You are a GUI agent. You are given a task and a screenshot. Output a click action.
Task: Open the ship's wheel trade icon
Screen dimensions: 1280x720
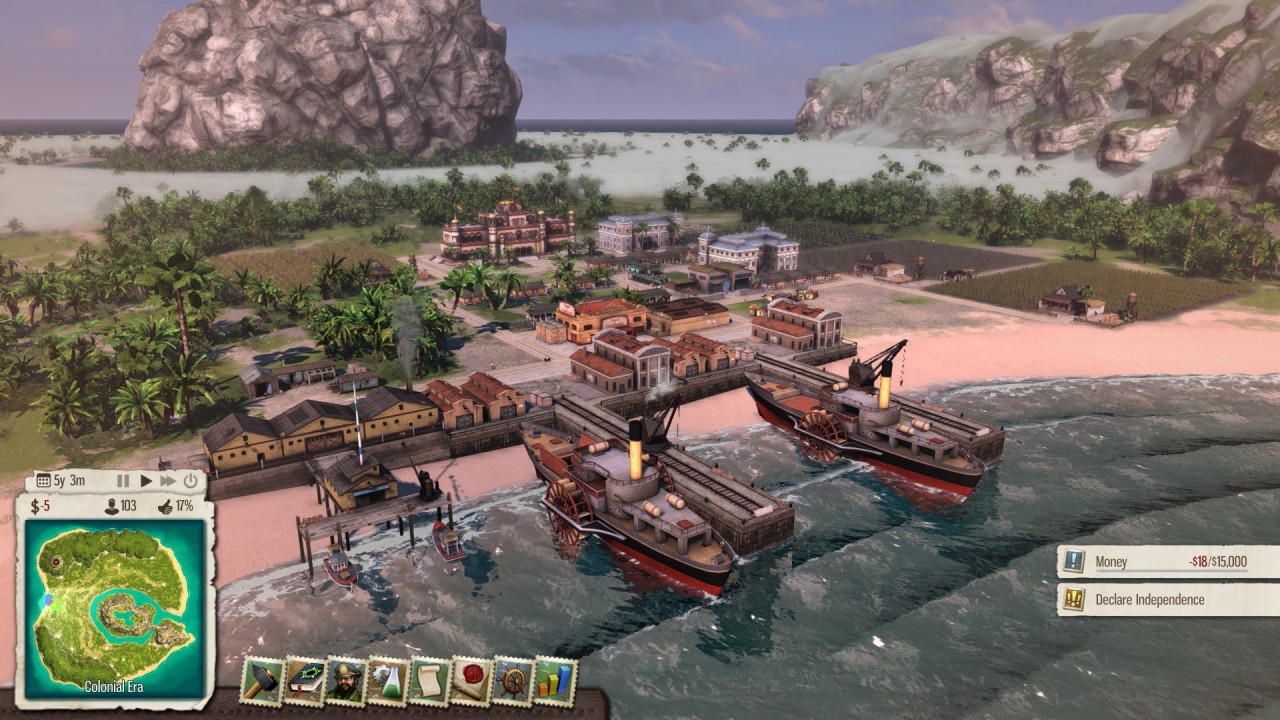coord(513,680)
